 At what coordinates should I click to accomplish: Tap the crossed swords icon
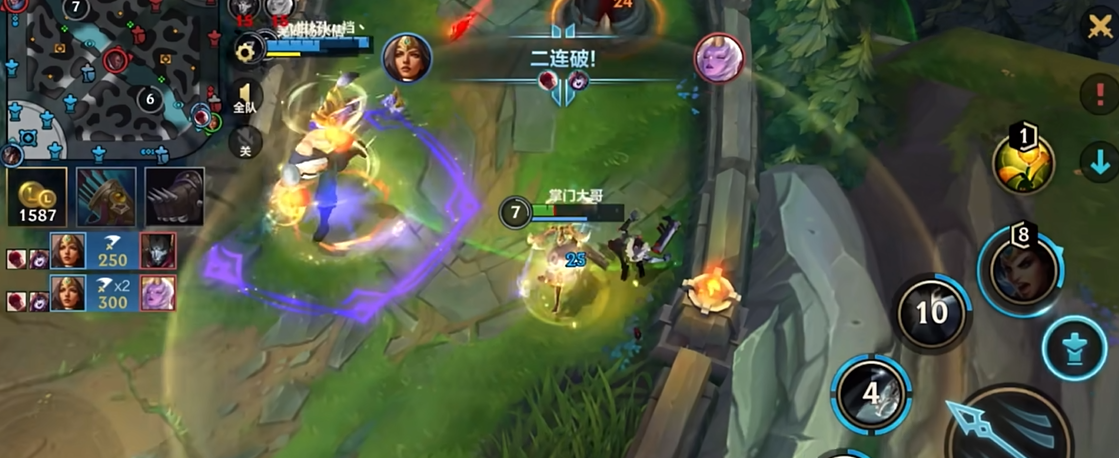click(x=1100, y=25)
